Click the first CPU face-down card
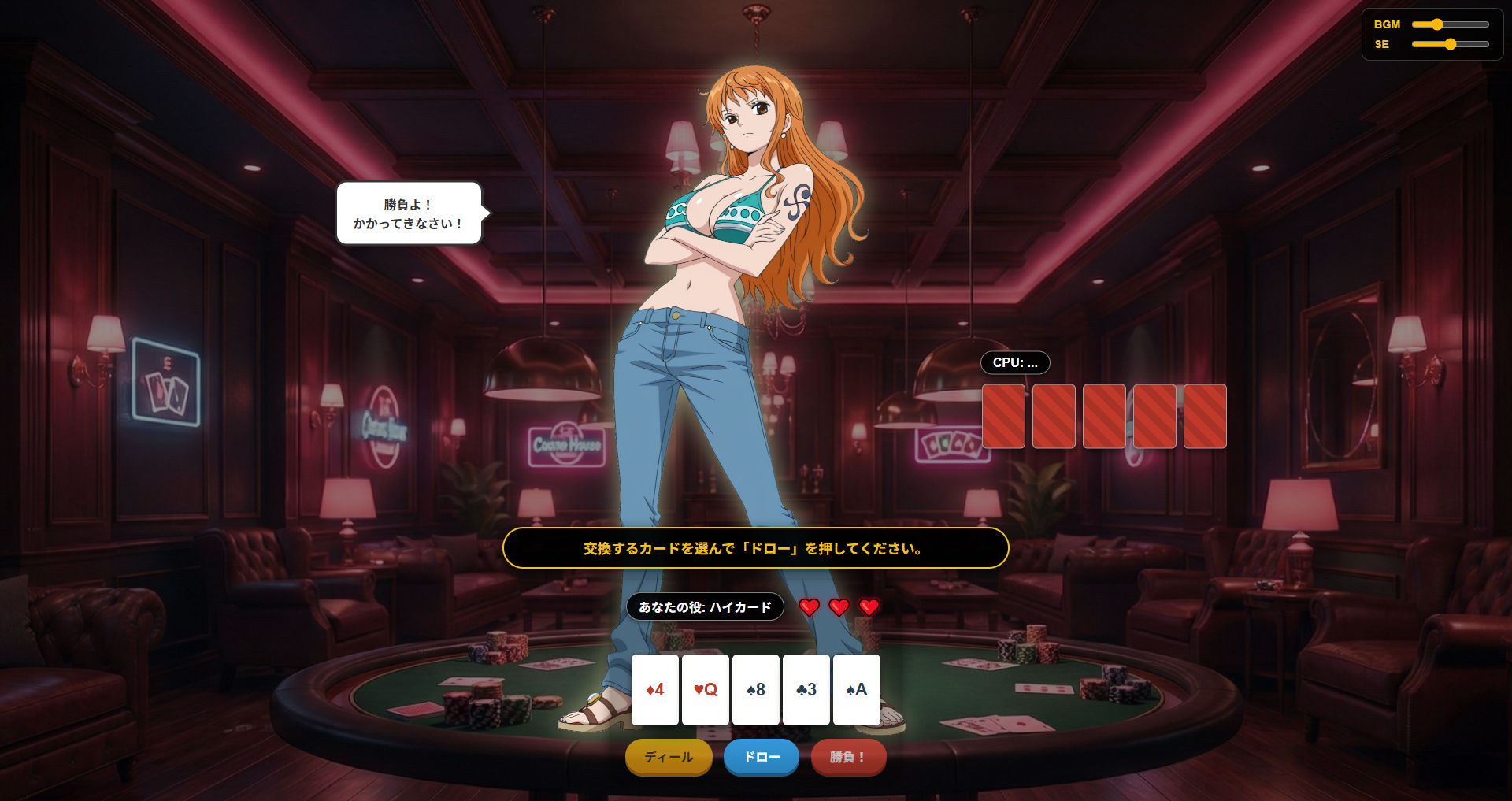Screen dimensions: 1512x801 click(1004, 416)
